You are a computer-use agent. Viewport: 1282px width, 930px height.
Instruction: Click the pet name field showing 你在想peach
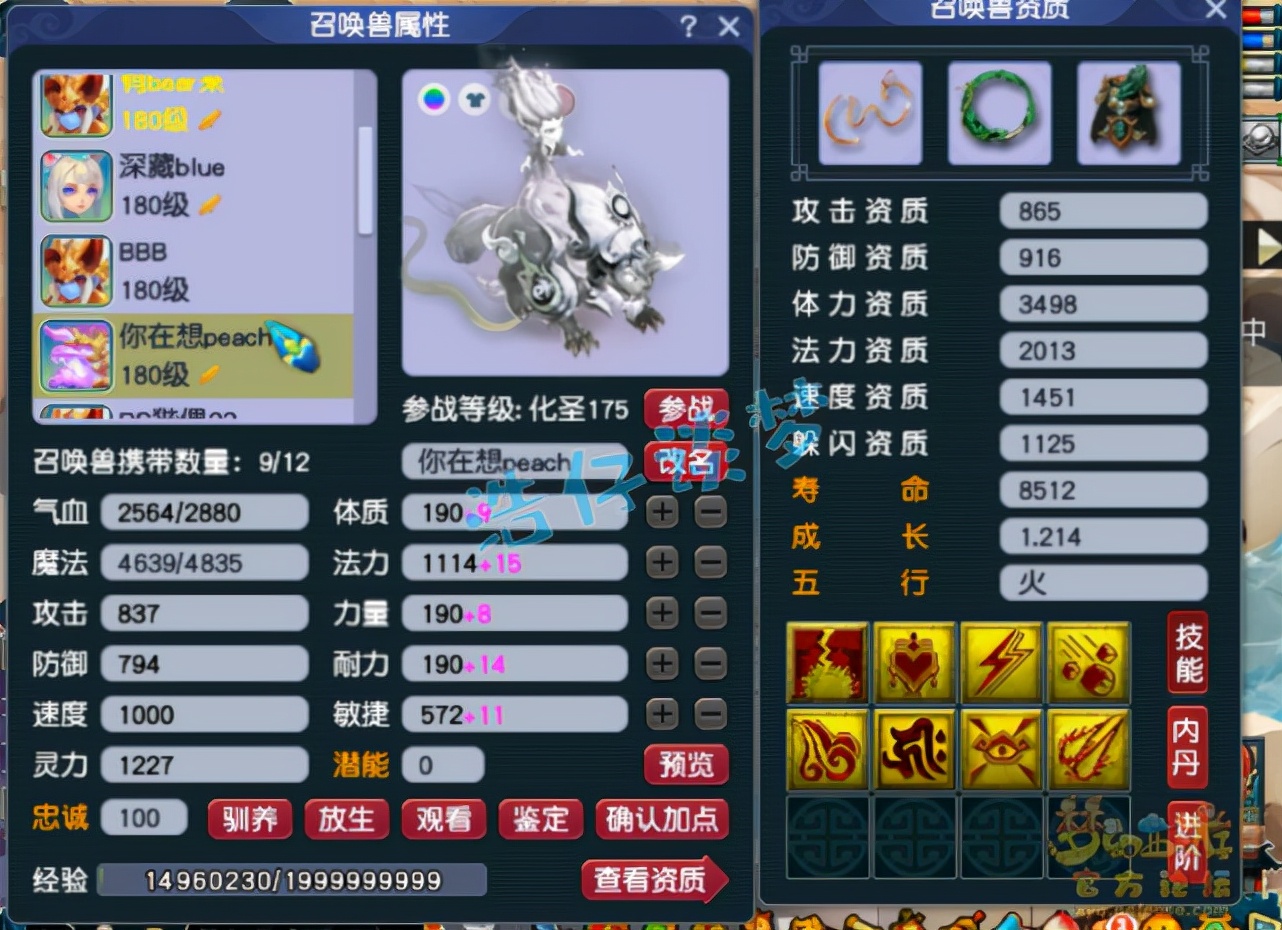[x=510, y=462]
